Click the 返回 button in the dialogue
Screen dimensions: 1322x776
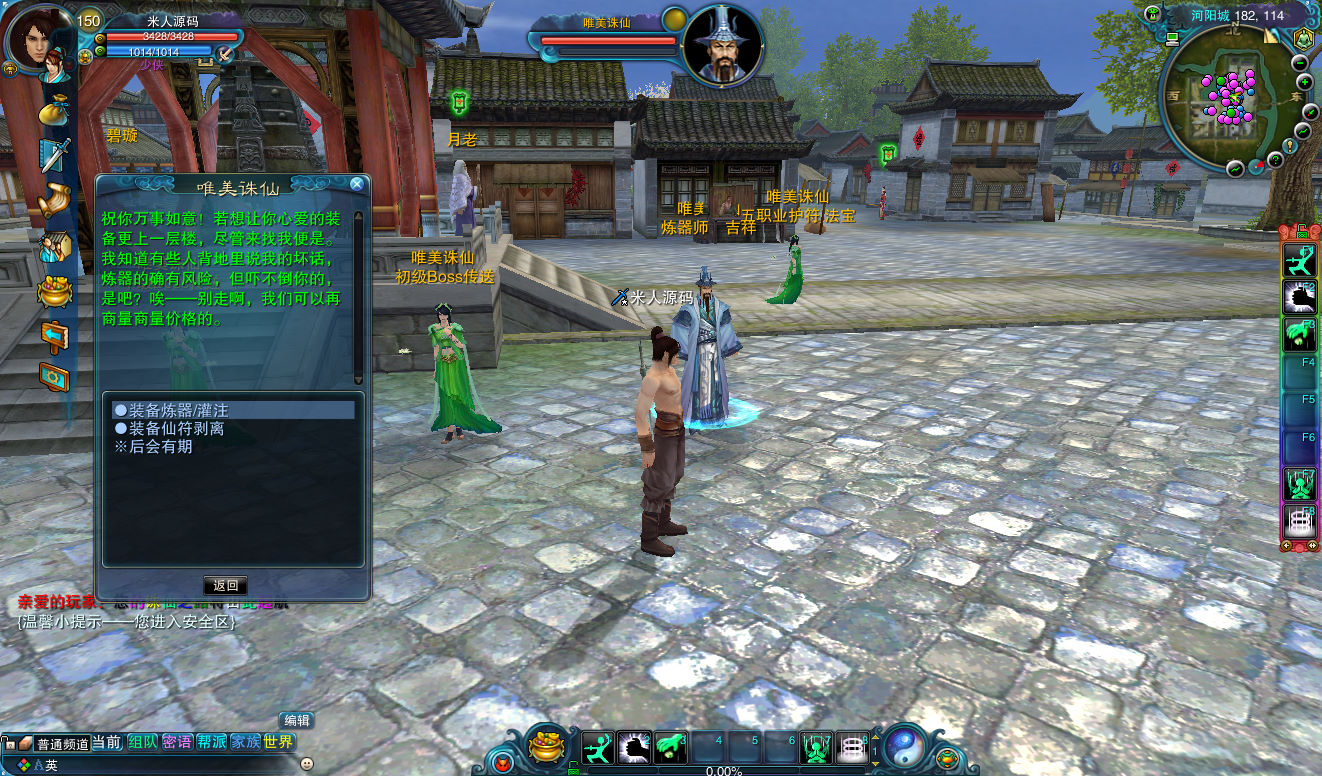pos(226,585)
